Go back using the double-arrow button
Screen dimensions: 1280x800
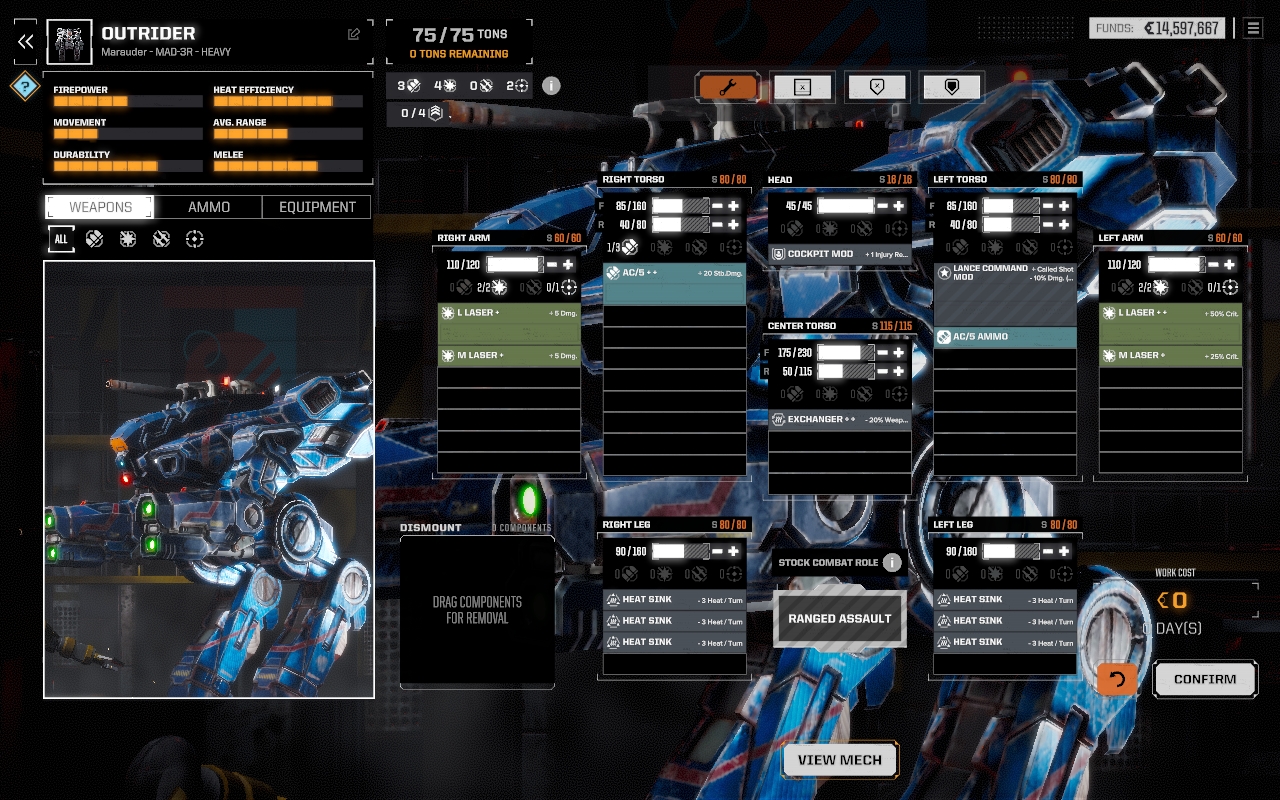25,41
